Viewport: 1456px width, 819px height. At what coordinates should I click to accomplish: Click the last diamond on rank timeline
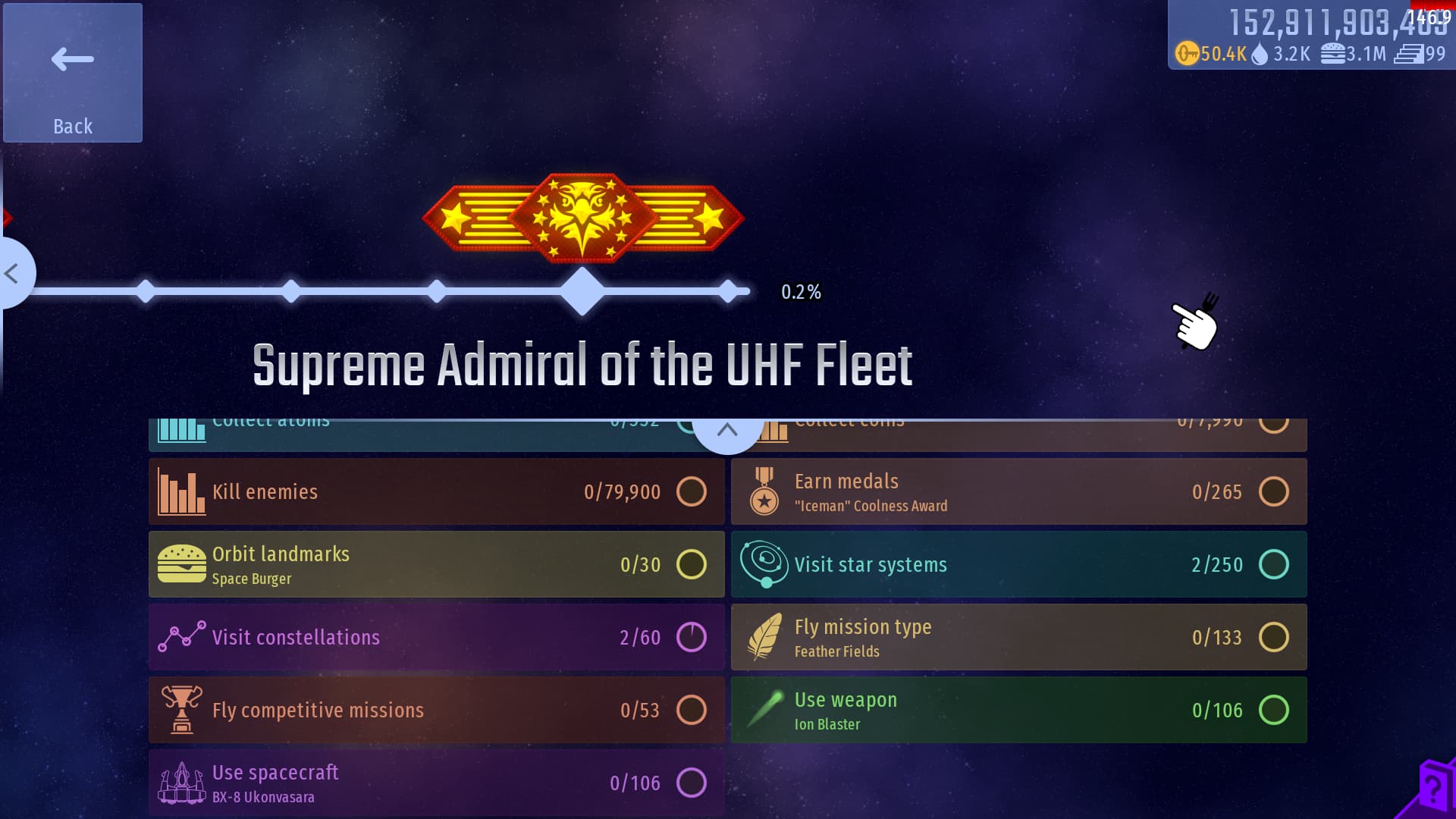(x=728, y=291)
